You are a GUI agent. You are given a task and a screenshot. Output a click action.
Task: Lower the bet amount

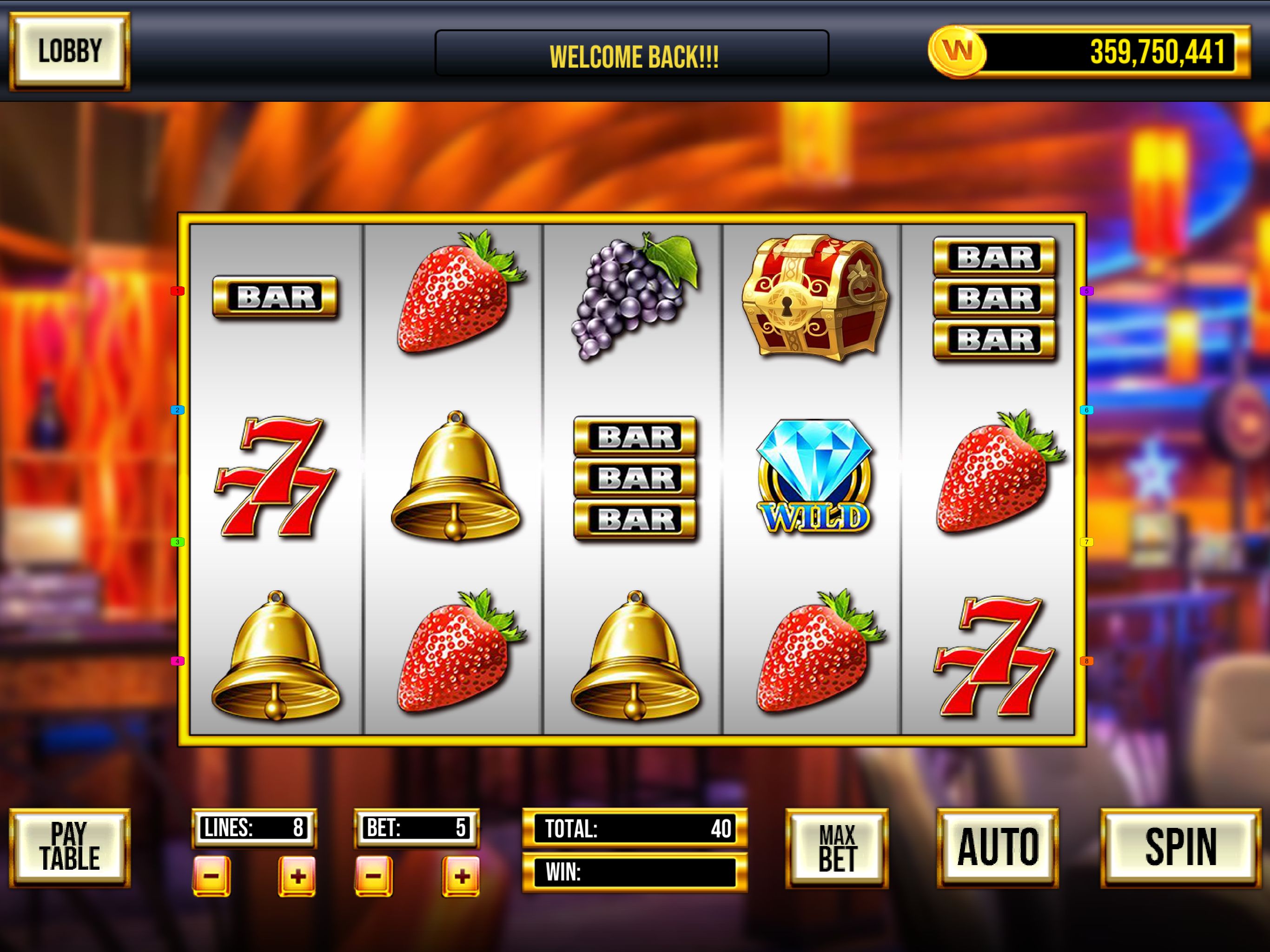pyautogui.click(x=374, y=876)
